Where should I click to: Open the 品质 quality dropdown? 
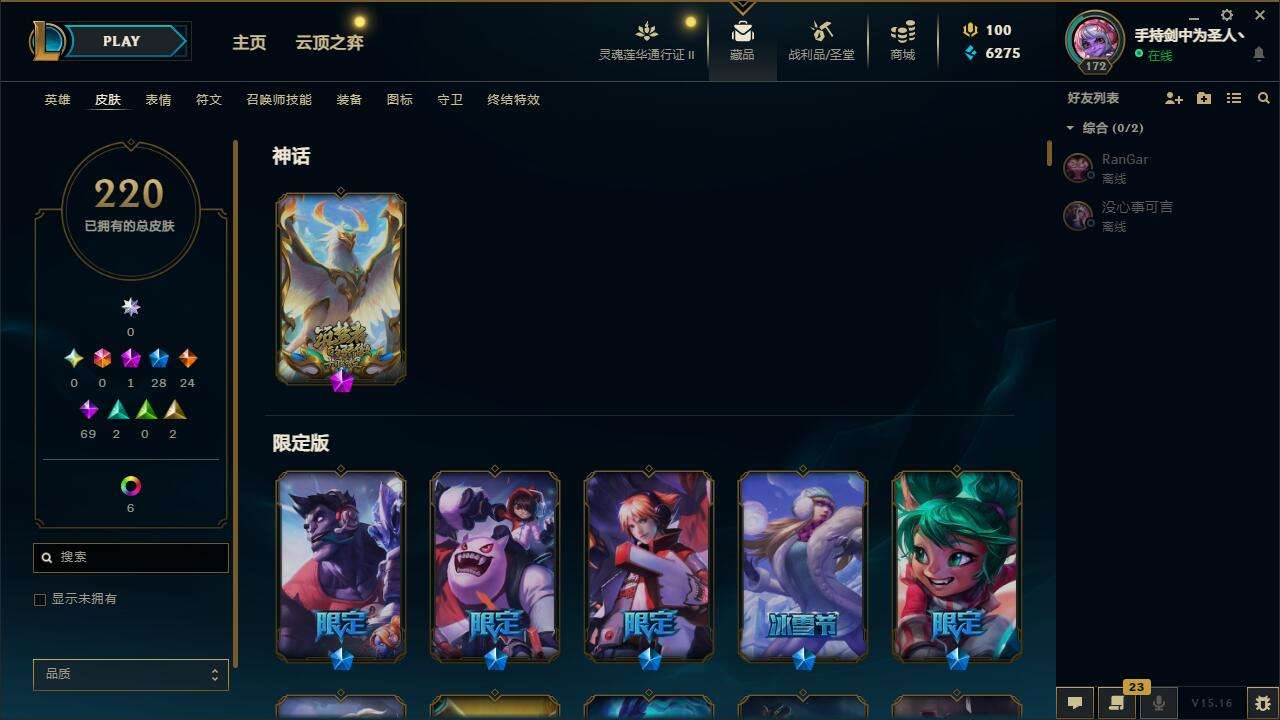[130, 674]
